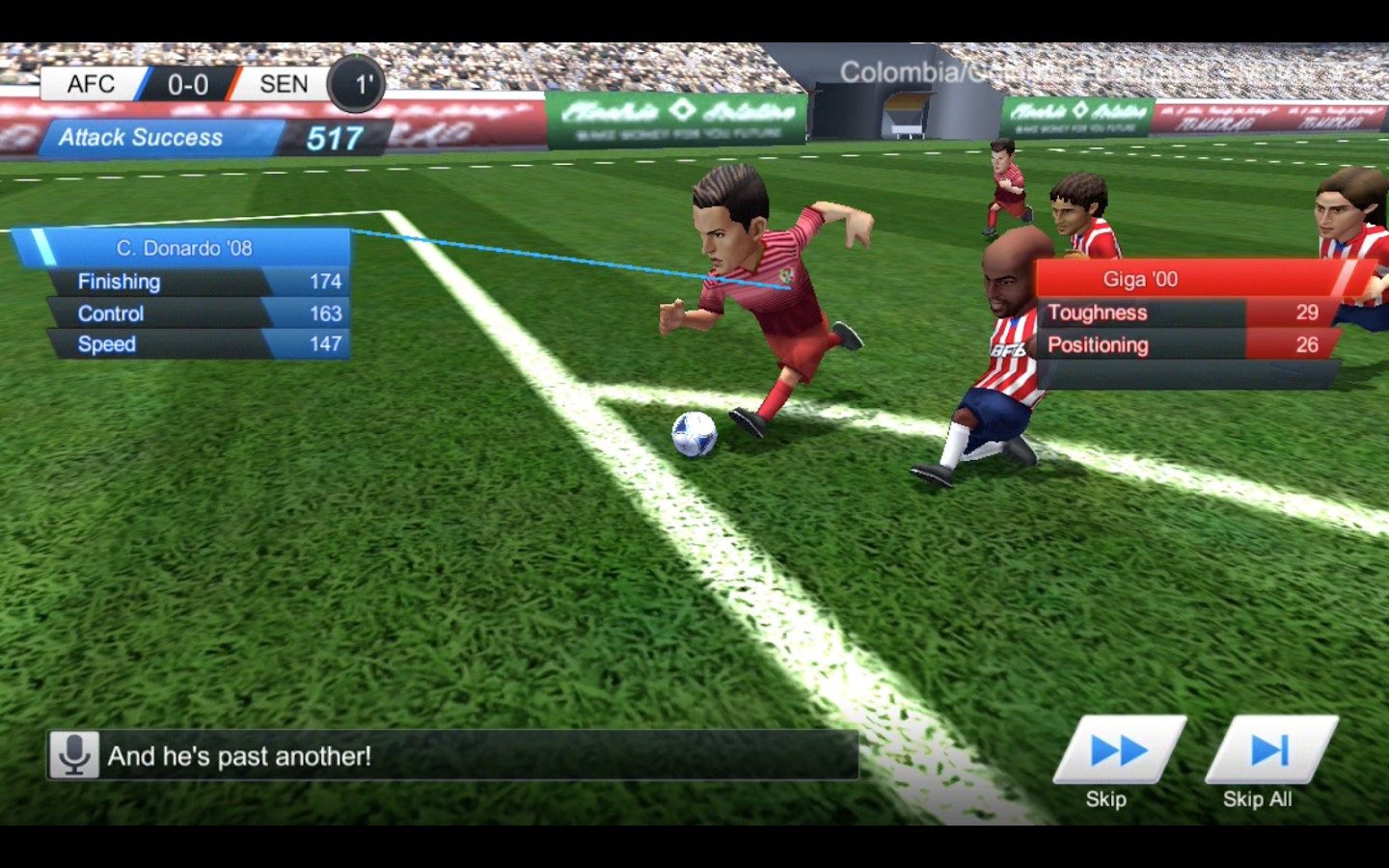Tap the commentary microphone icon
This screenshot has width=1389, height=868.
click(74, 755)
